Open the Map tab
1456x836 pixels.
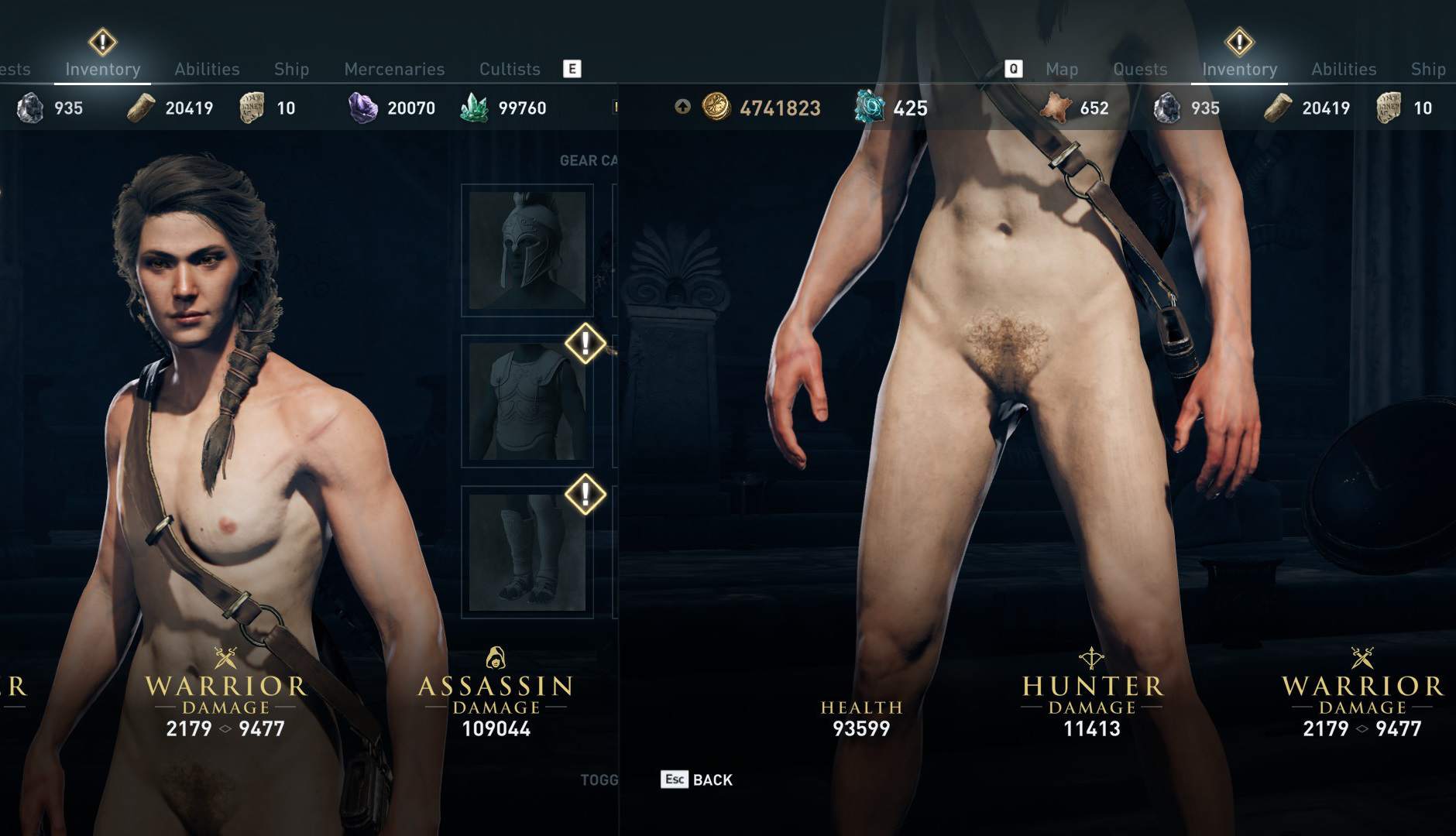1061,70
